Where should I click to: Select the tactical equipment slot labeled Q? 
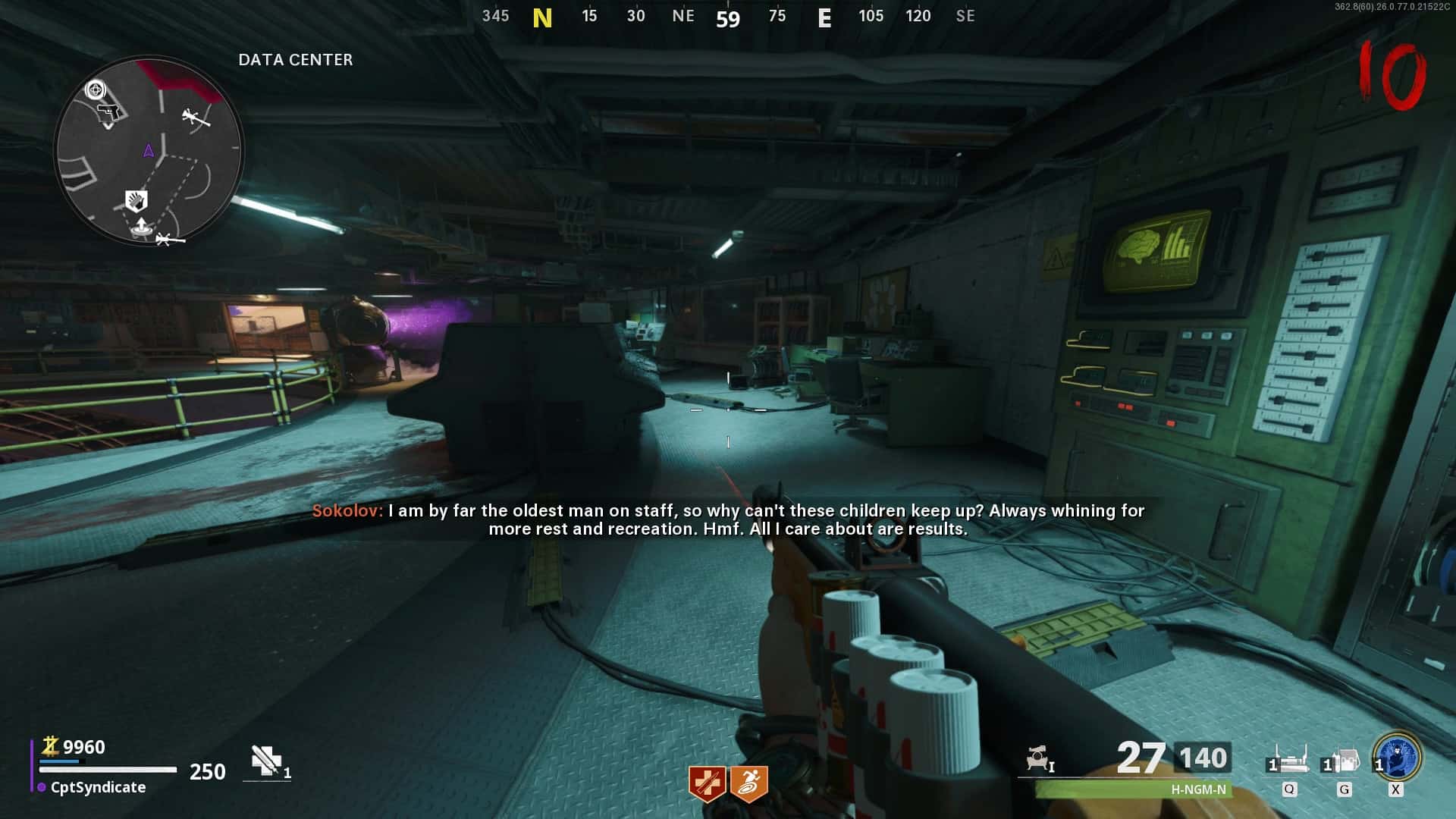[1289, 760]
